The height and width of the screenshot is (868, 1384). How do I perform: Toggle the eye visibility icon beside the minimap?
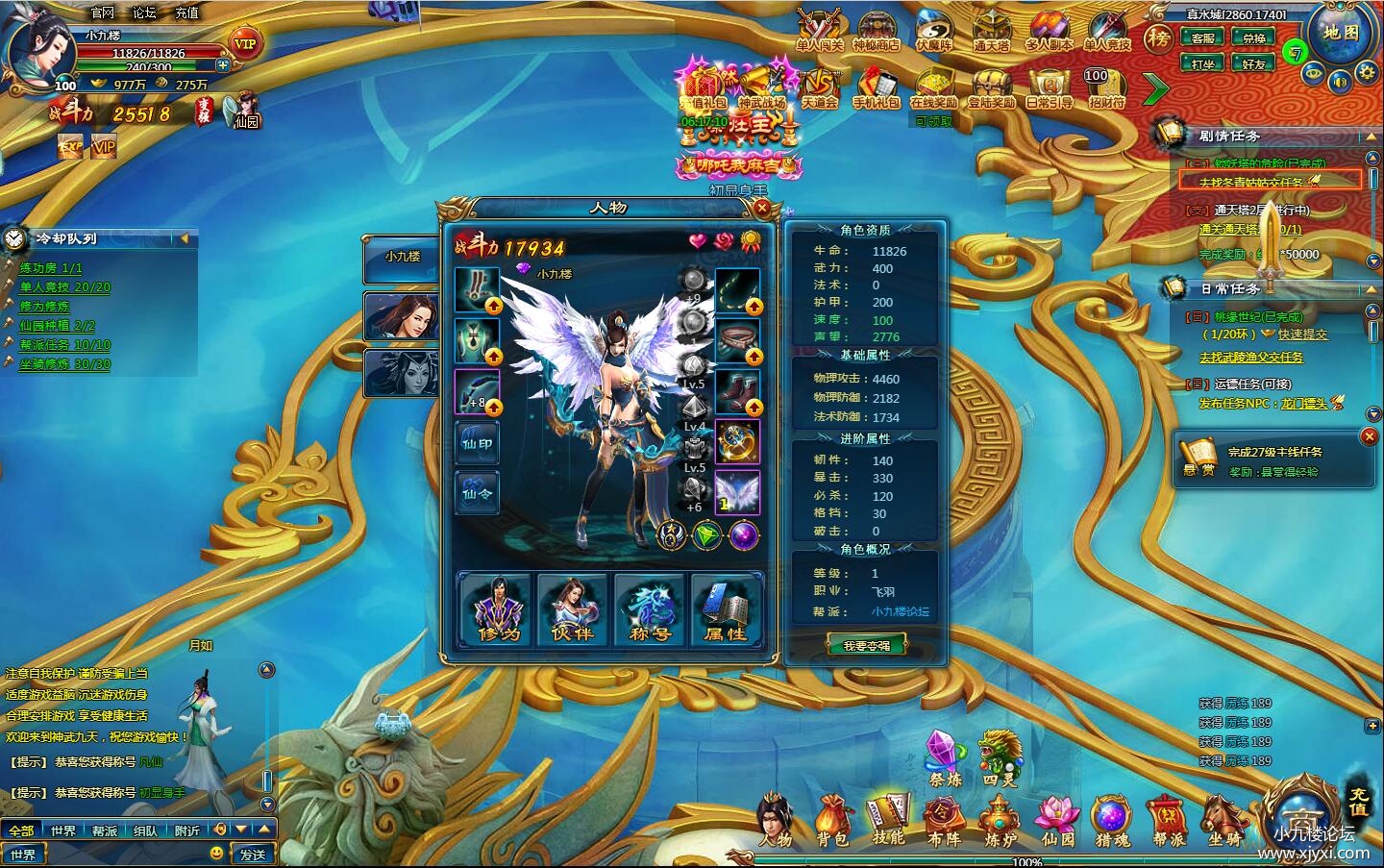pyautogui.click(x=1313, y=72)
